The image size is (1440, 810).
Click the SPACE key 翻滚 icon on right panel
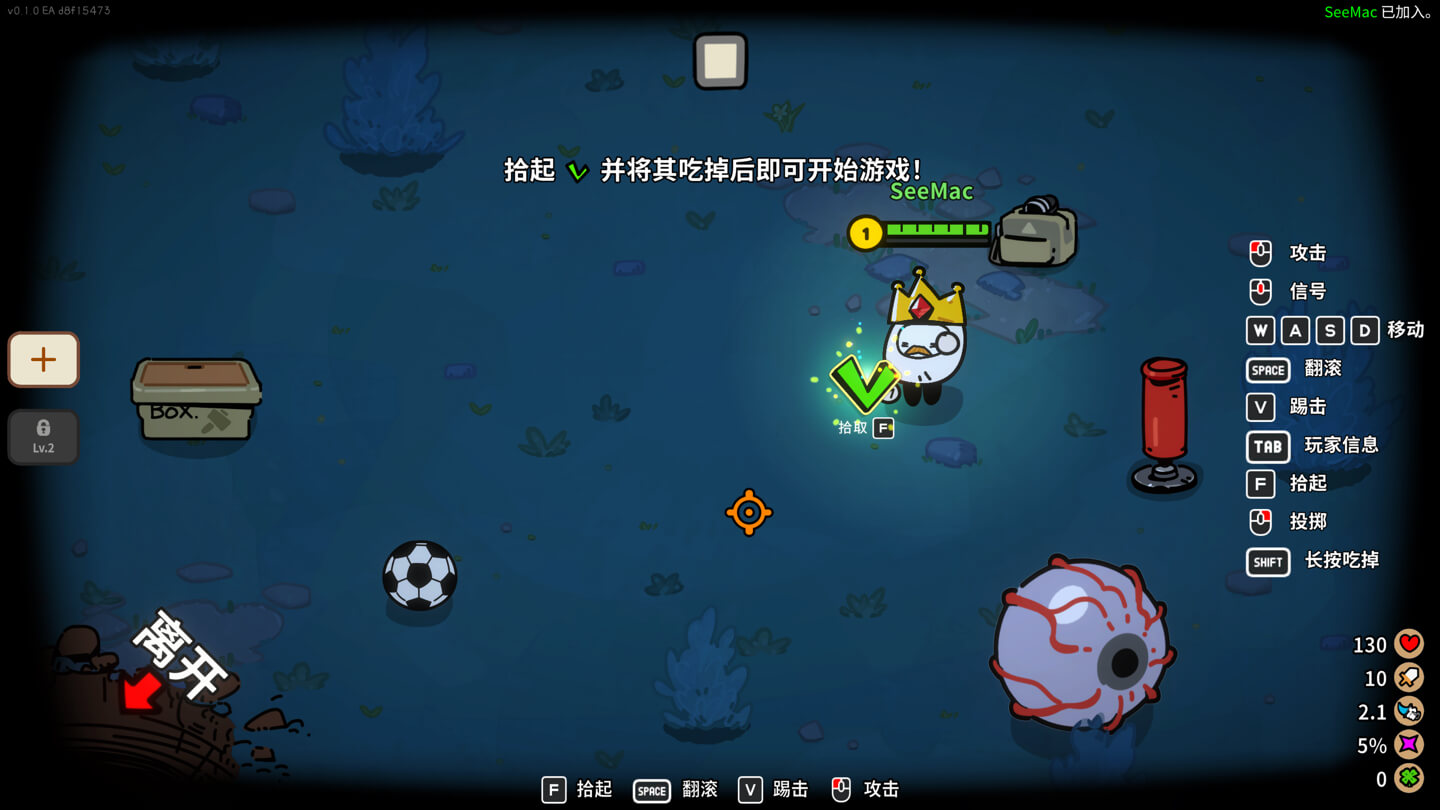tap(1267, 369)
